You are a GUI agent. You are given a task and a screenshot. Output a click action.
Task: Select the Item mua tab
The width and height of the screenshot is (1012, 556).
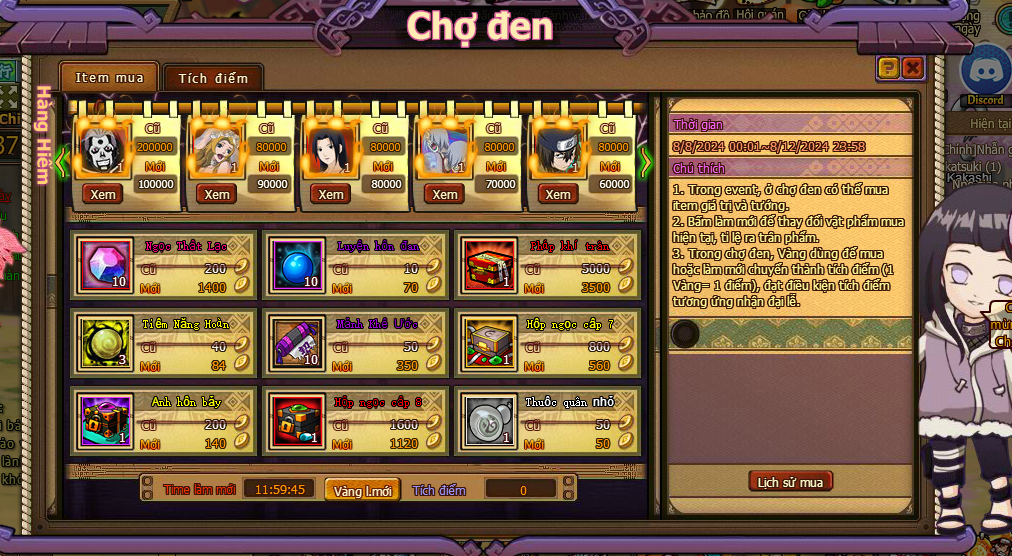(x=109, y=77)
